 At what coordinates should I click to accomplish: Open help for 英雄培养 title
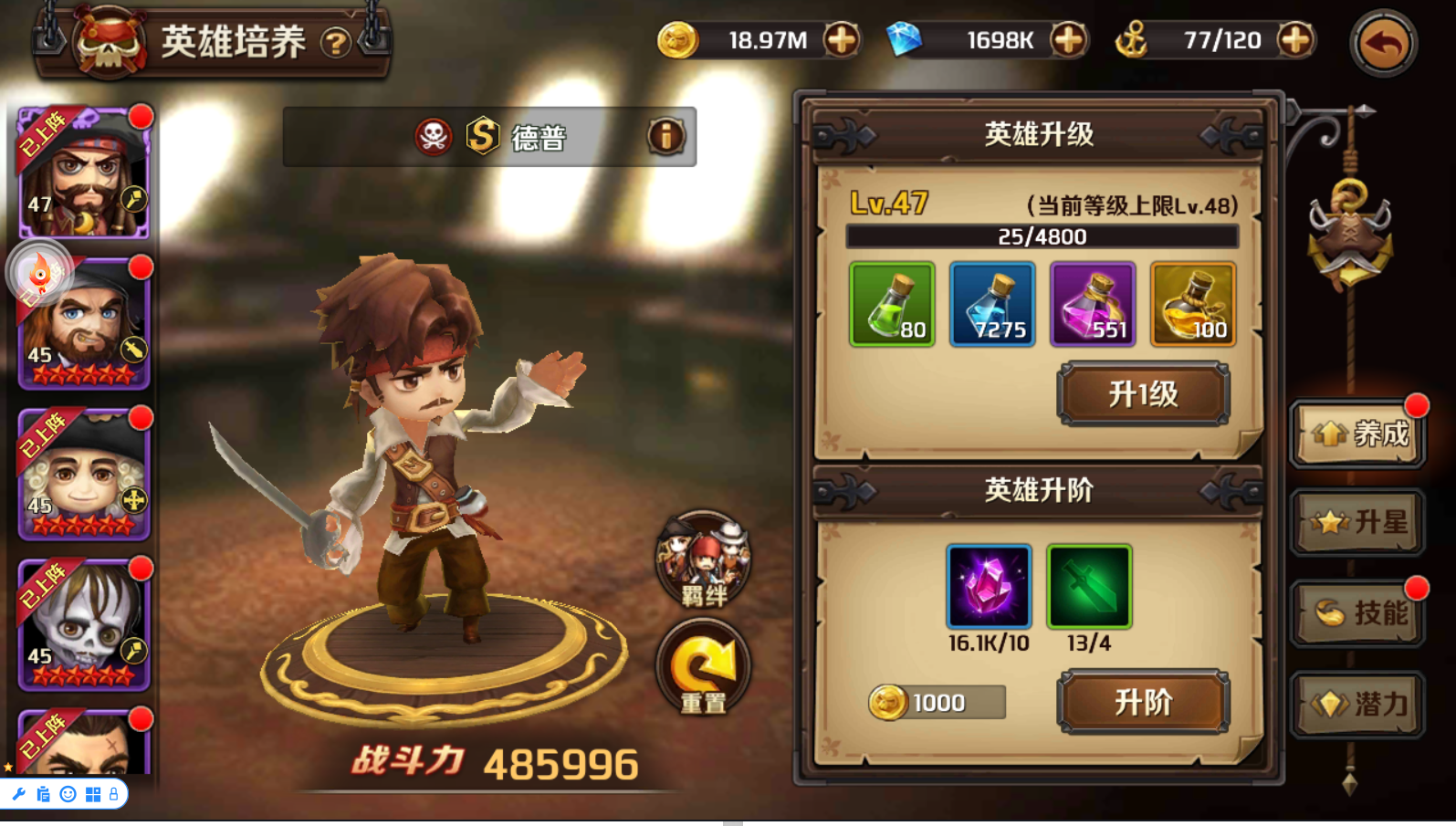[x=336, y=43]
